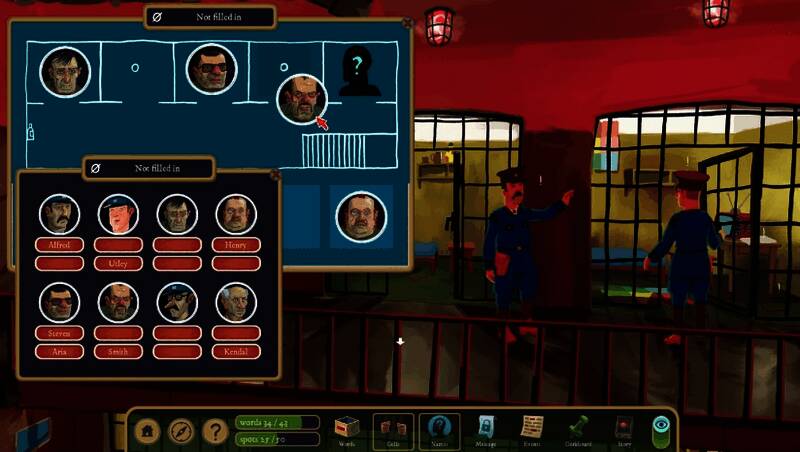The height and width of the screenshot is (452, 800).
Task: Select the unknown silhouette with question mark
Action: coord(359,73)
